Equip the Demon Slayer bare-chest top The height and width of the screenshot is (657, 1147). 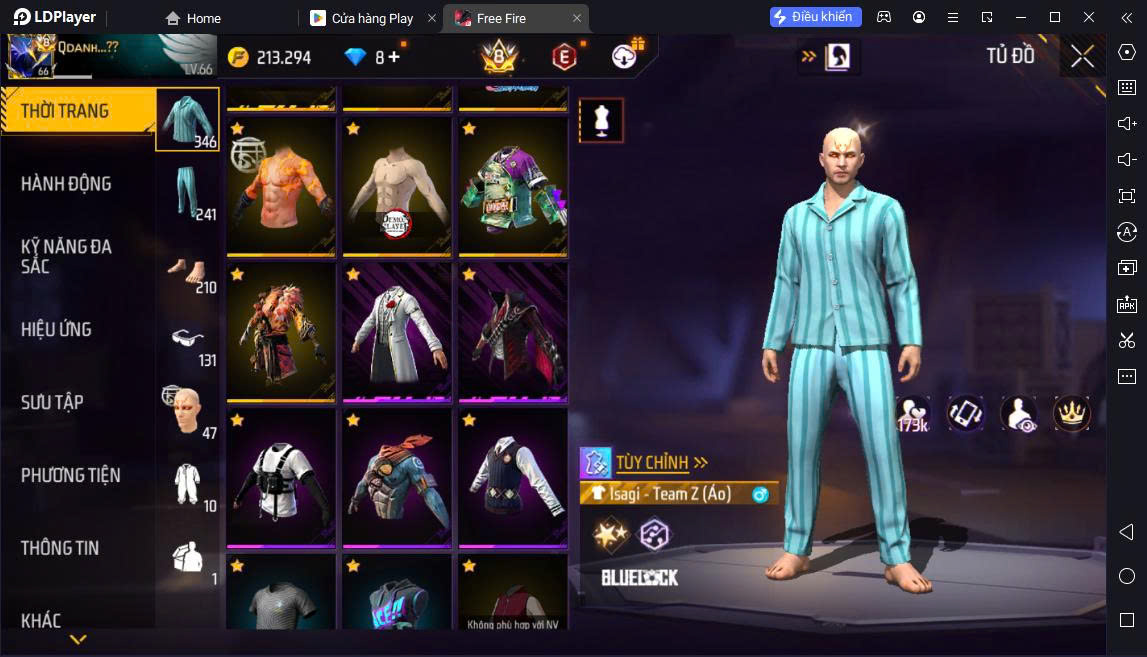coord(397,187)
